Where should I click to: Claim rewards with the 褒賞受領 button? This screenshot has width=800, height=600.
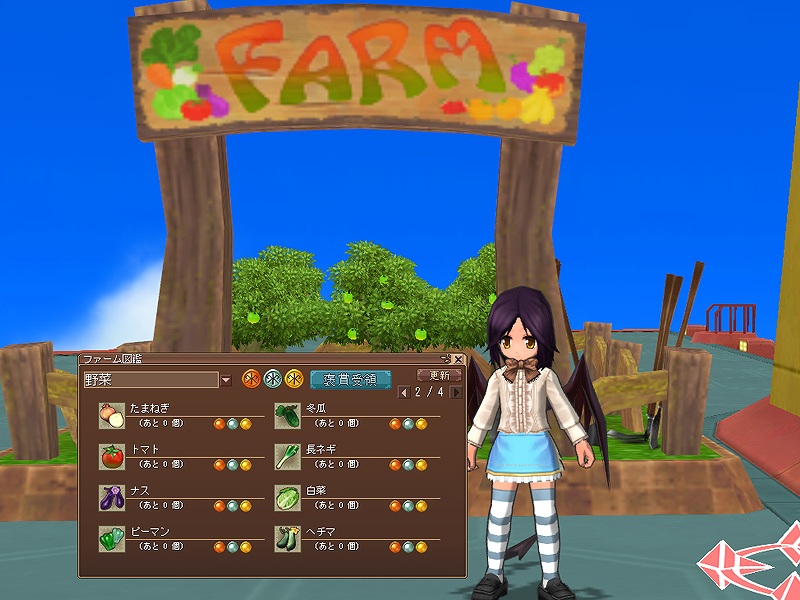click(350, 380)
